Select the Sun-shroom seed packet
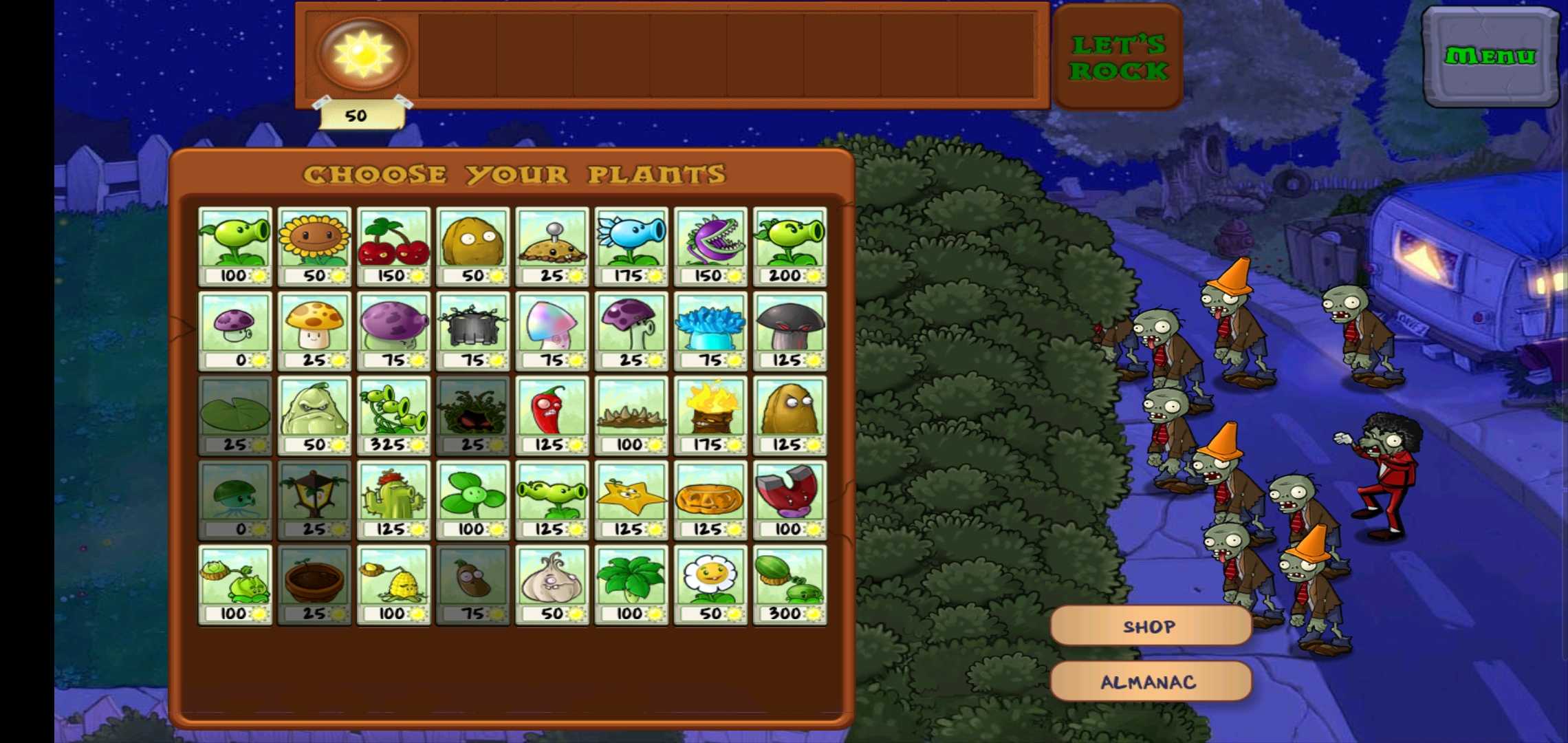1568x743 pixels. tap(314, 331)
